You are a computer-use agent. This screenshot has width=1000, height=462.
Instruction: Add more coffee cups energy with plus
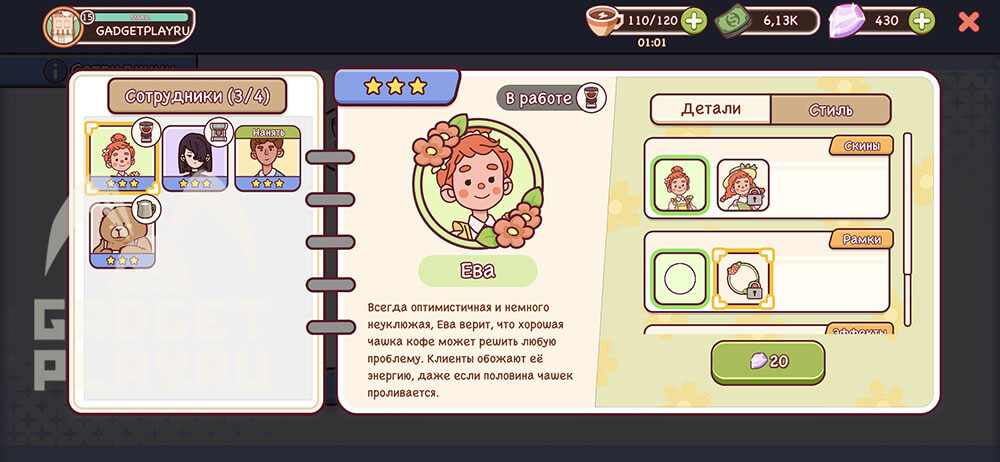click(693, 20)
